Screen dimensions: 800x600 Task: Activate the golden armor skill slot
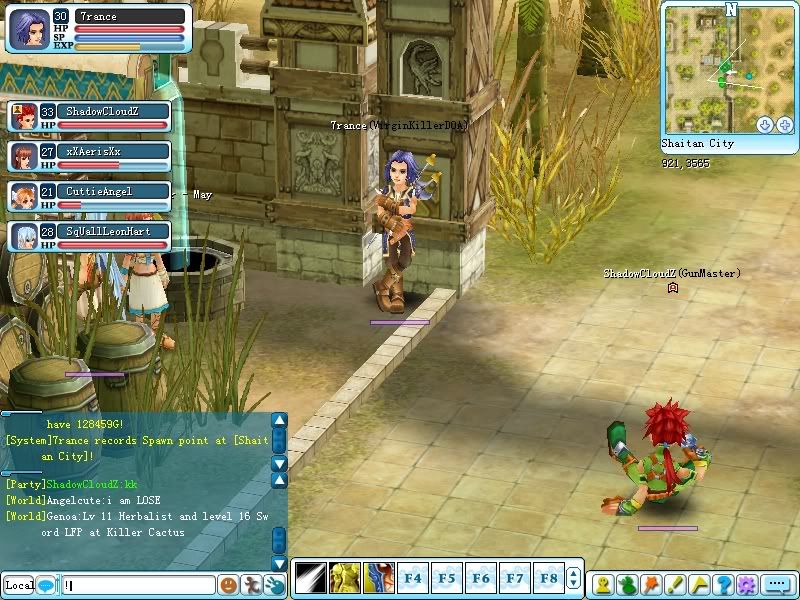[x=345, y=578]
